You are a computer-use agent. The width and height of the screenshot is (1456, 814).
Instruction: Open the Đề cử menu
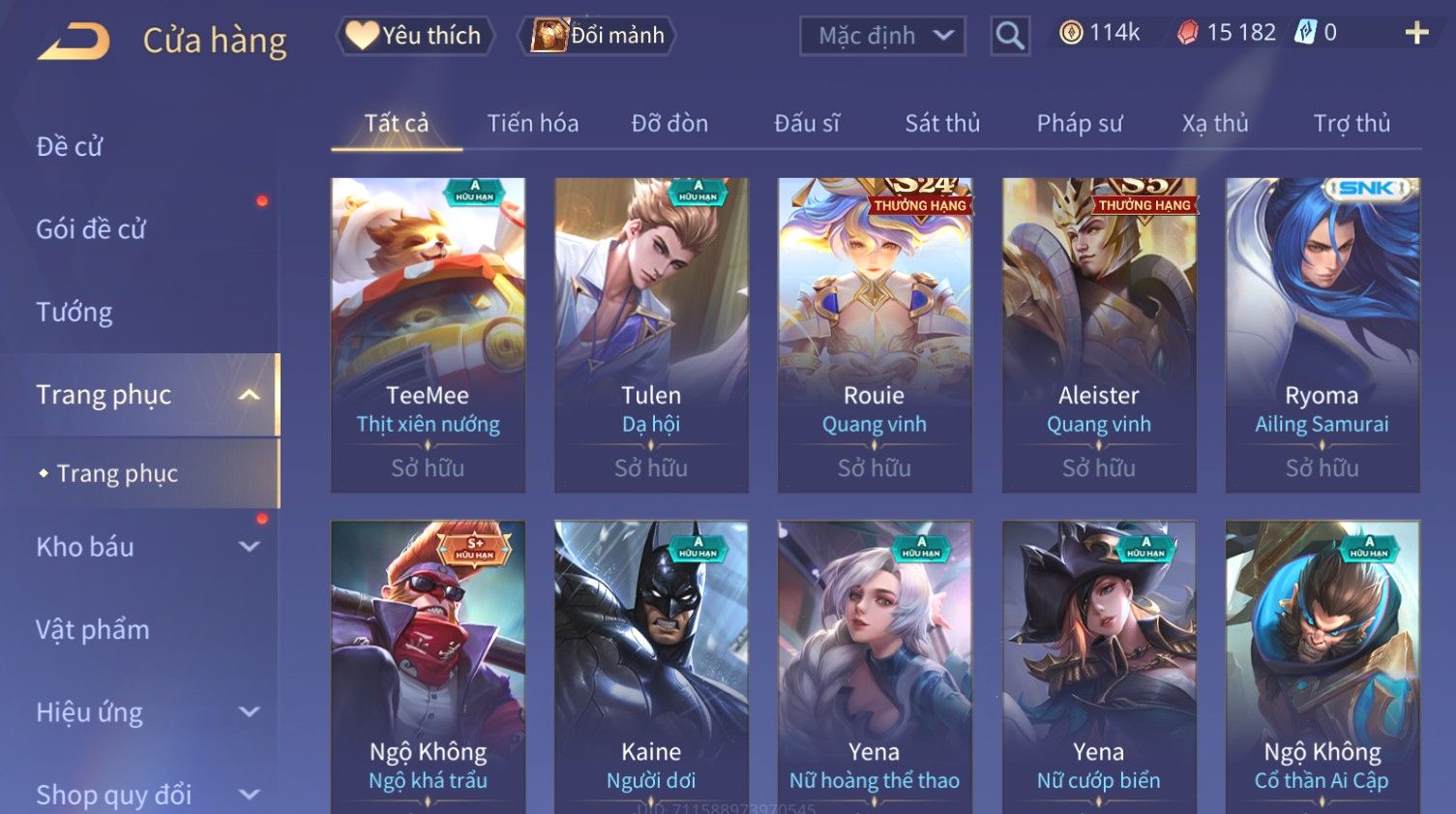(x=70, y=147)
